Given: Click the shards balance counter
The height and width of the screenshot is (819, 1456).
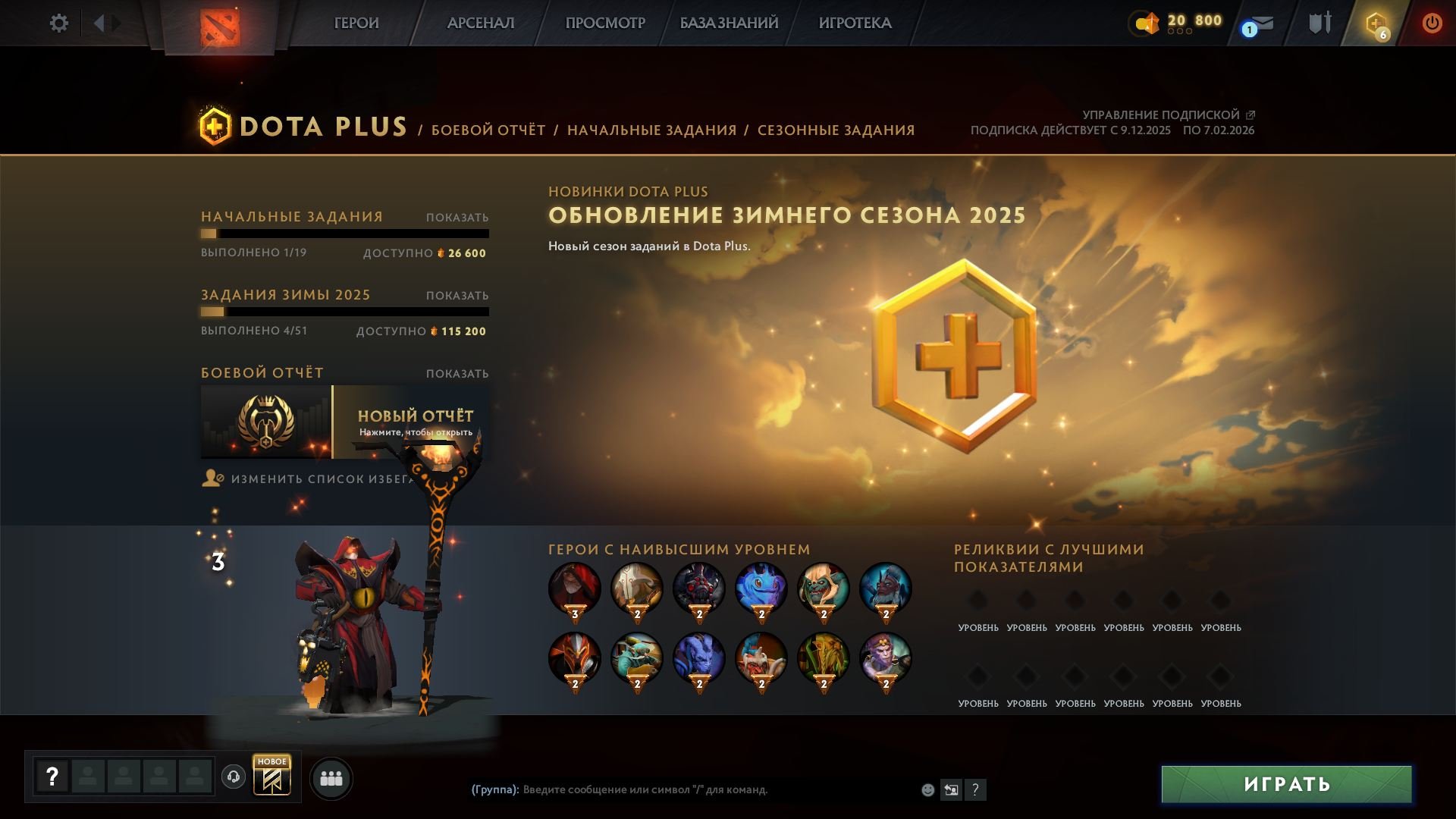Looking at the screenshot, I should (1179, 21).
